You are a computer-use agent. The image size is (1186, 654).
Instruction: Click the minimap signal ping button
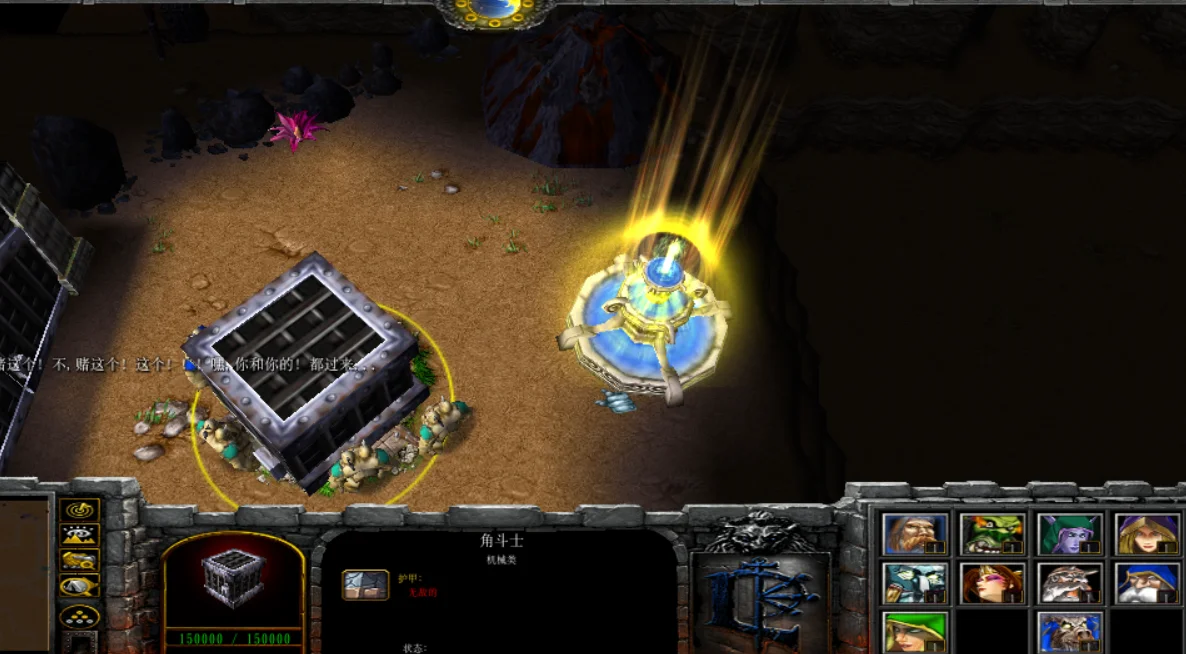tap(80, 510)
